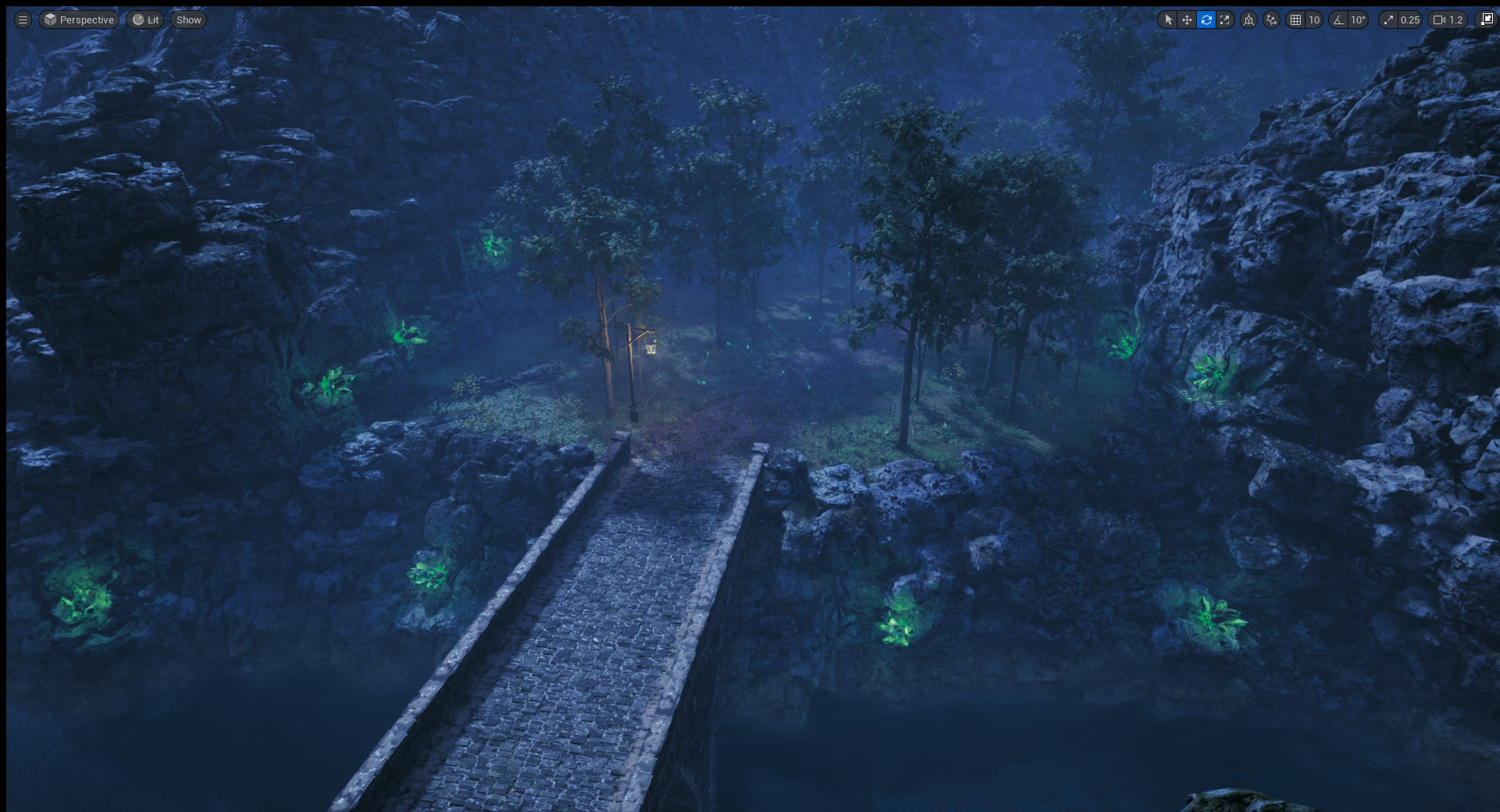
Task: Change the 0.25 scale snap value
Action: pos(1410,20)
